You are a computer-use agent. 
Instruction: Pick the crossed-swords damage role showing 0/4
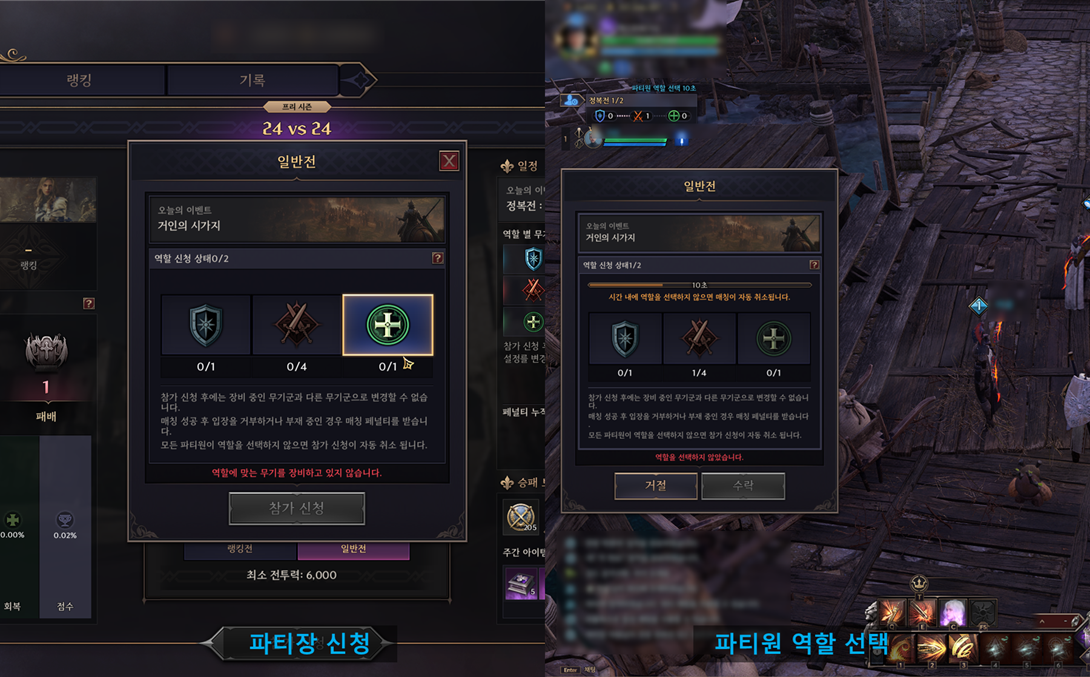point(296,325)
